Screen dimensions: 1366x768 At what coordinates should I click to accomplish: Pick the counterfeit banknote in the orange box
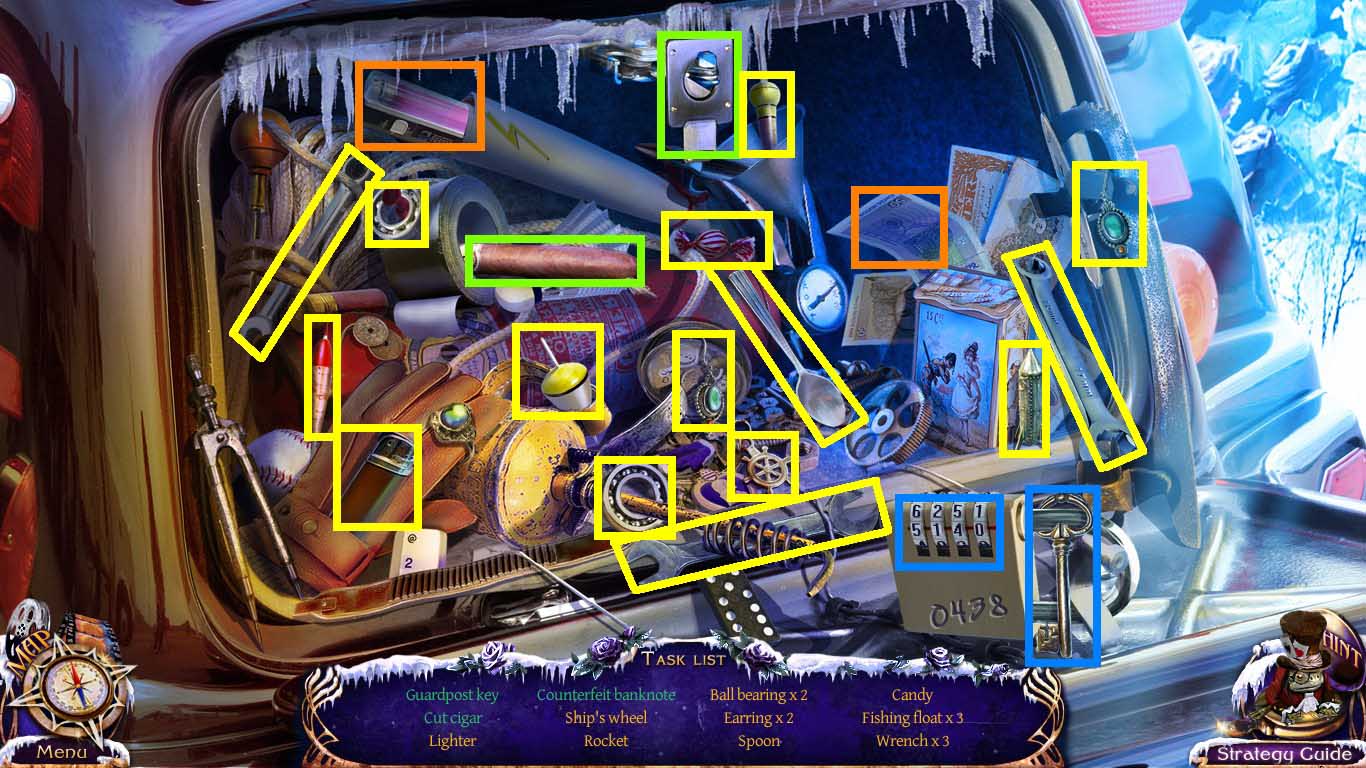[898, 228]
